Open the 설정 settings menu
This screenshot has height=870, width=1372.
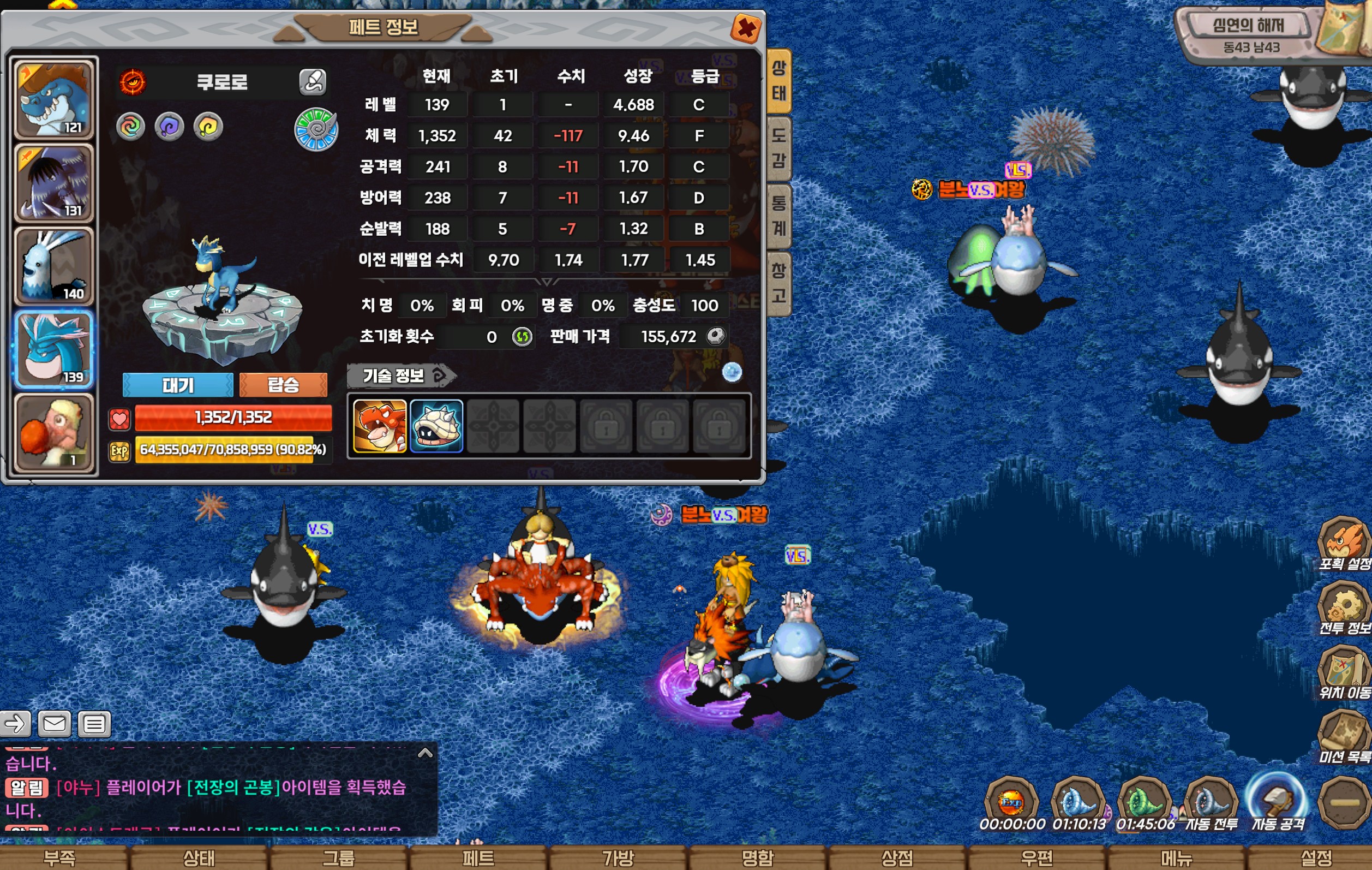pos(1316,858)
